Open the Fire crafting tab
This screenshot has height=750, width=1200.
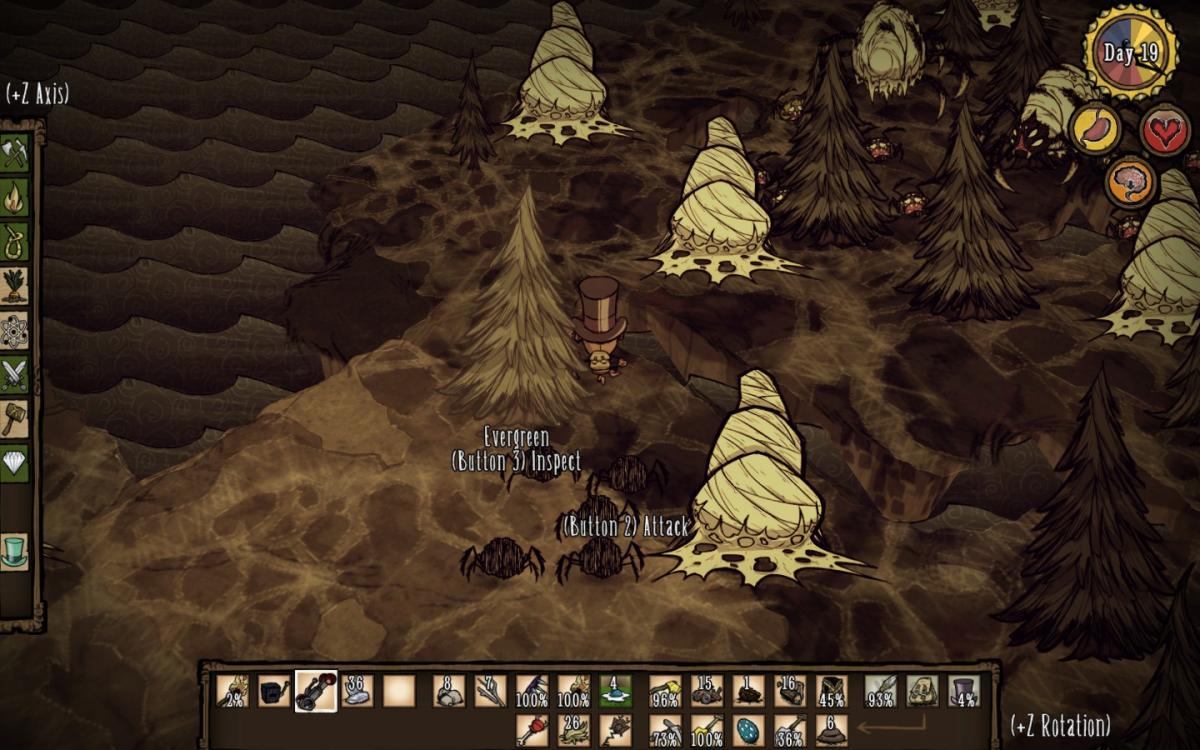pyautogui.click(x=15, y=196)
